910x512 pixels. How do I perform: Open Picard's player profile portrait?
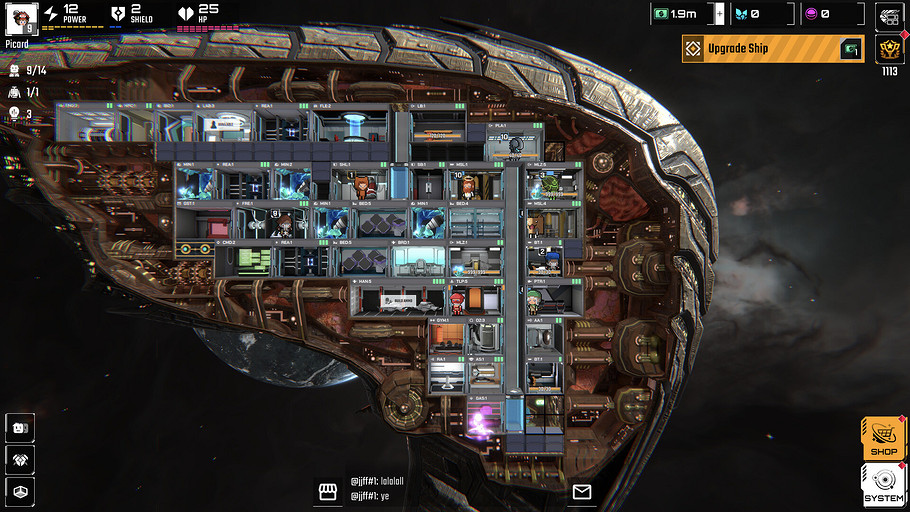[21, 17]
